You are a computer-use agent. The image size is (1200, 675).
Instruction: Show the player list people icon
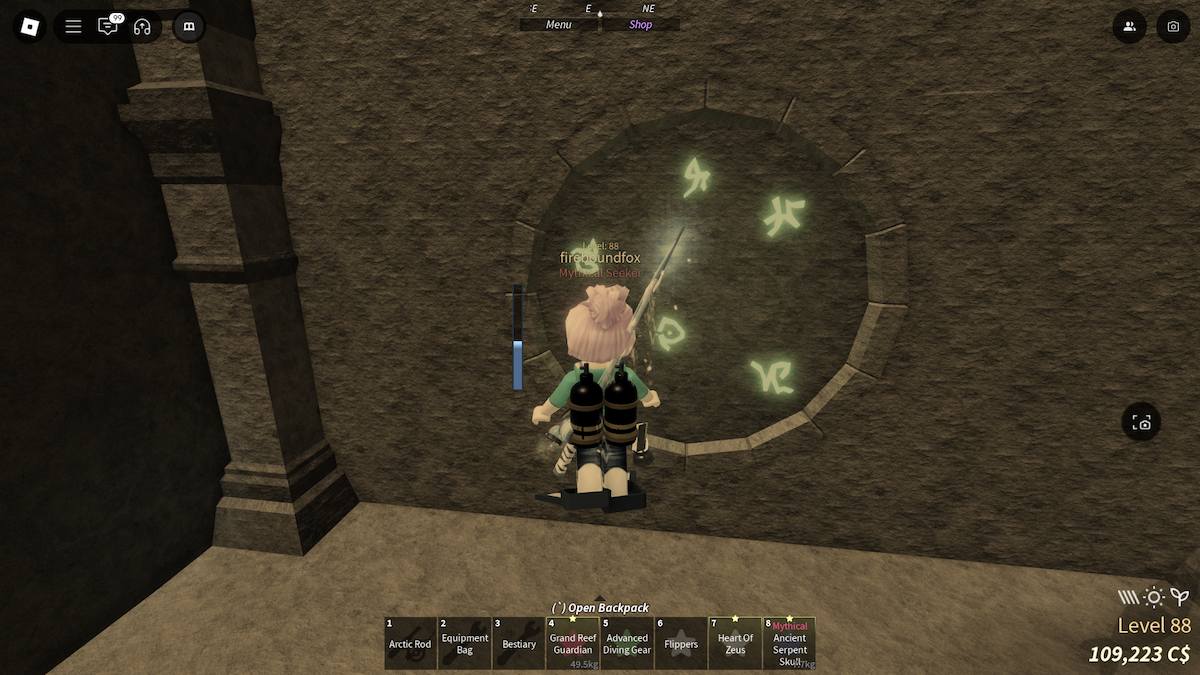click(1129, 27)
